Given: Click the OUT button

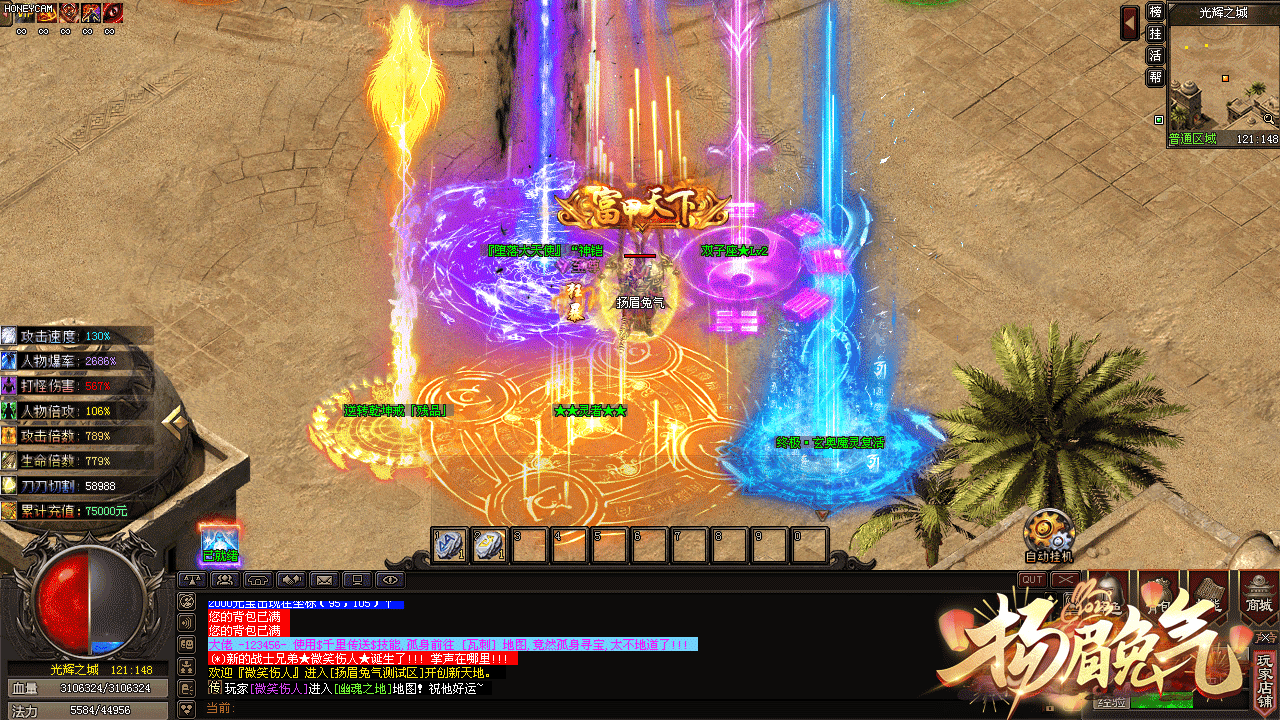Looking at the screenshot, I should 1032,580.
